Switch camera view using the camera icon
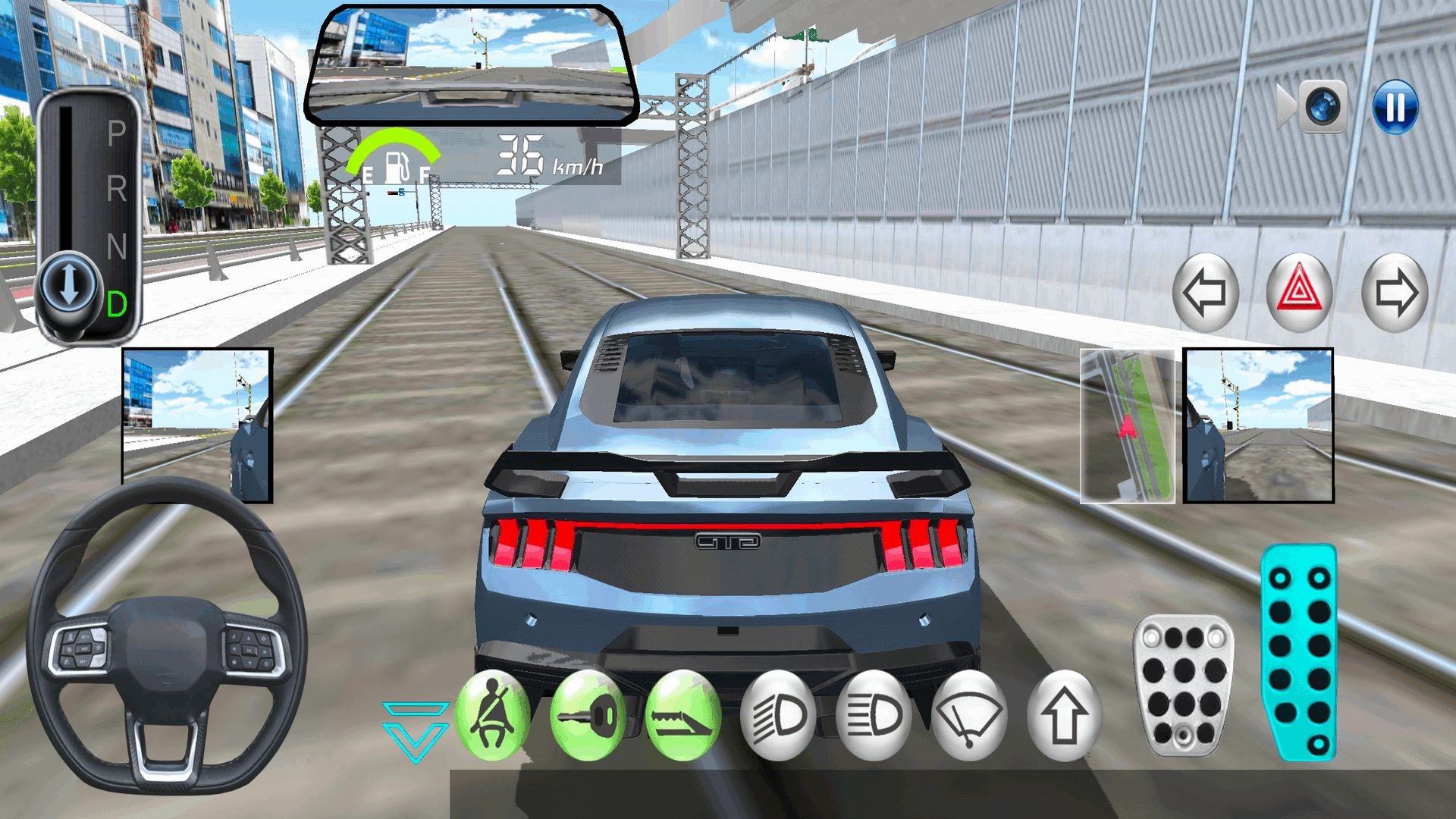 [x=1323, y=107]
